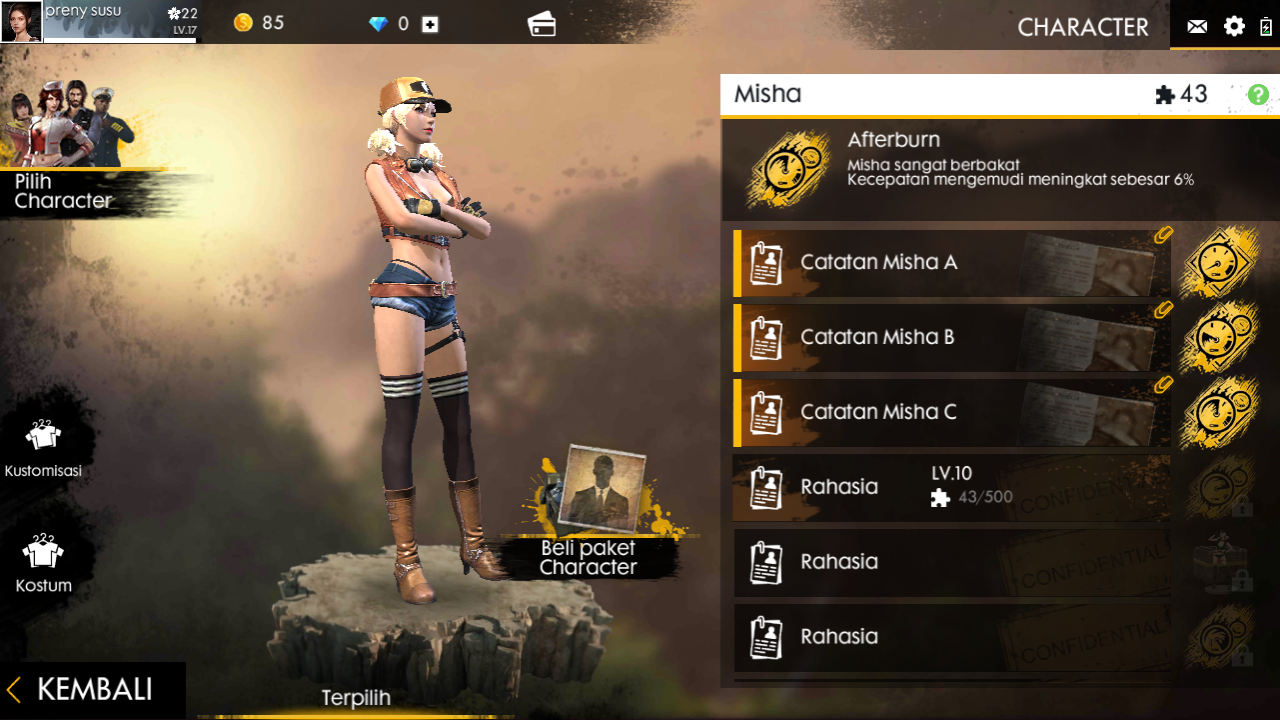Select the Afterburn skill icon
Viewport: 1280px width, 720px height.
click(x=789, y=167)
